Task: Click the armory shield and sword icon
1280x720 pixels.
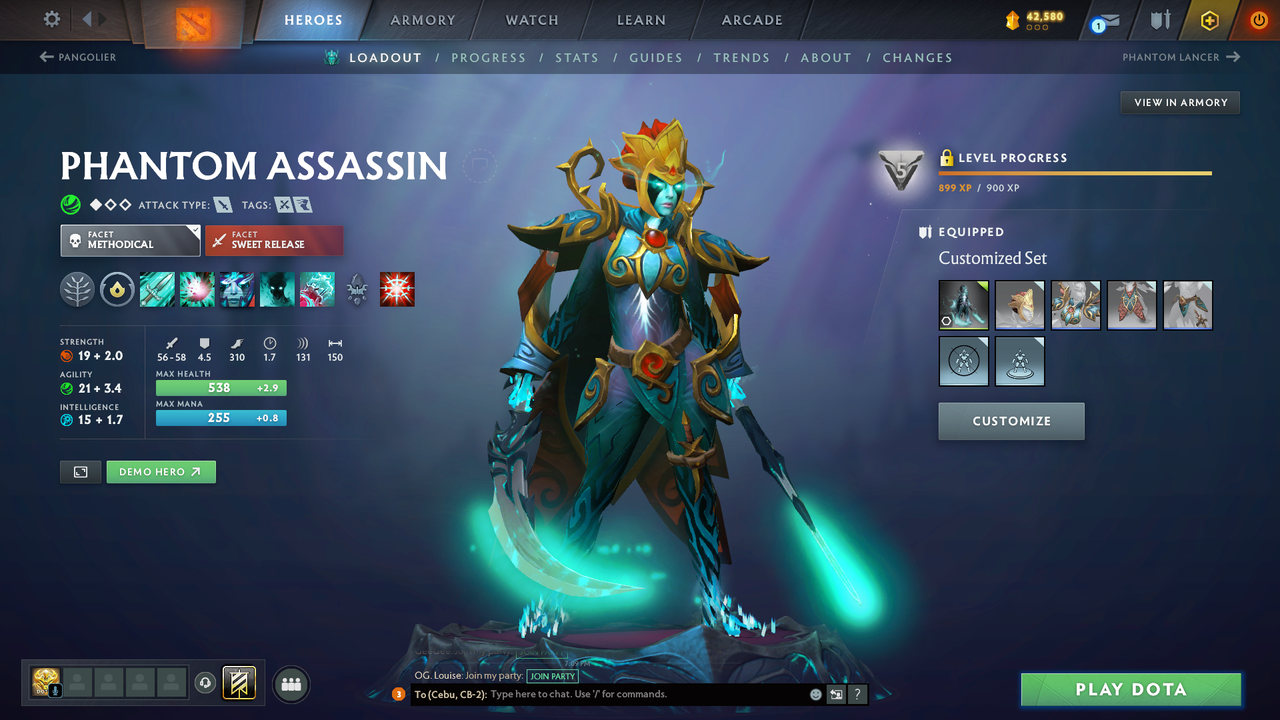Action: click(x=1158, y=19)
